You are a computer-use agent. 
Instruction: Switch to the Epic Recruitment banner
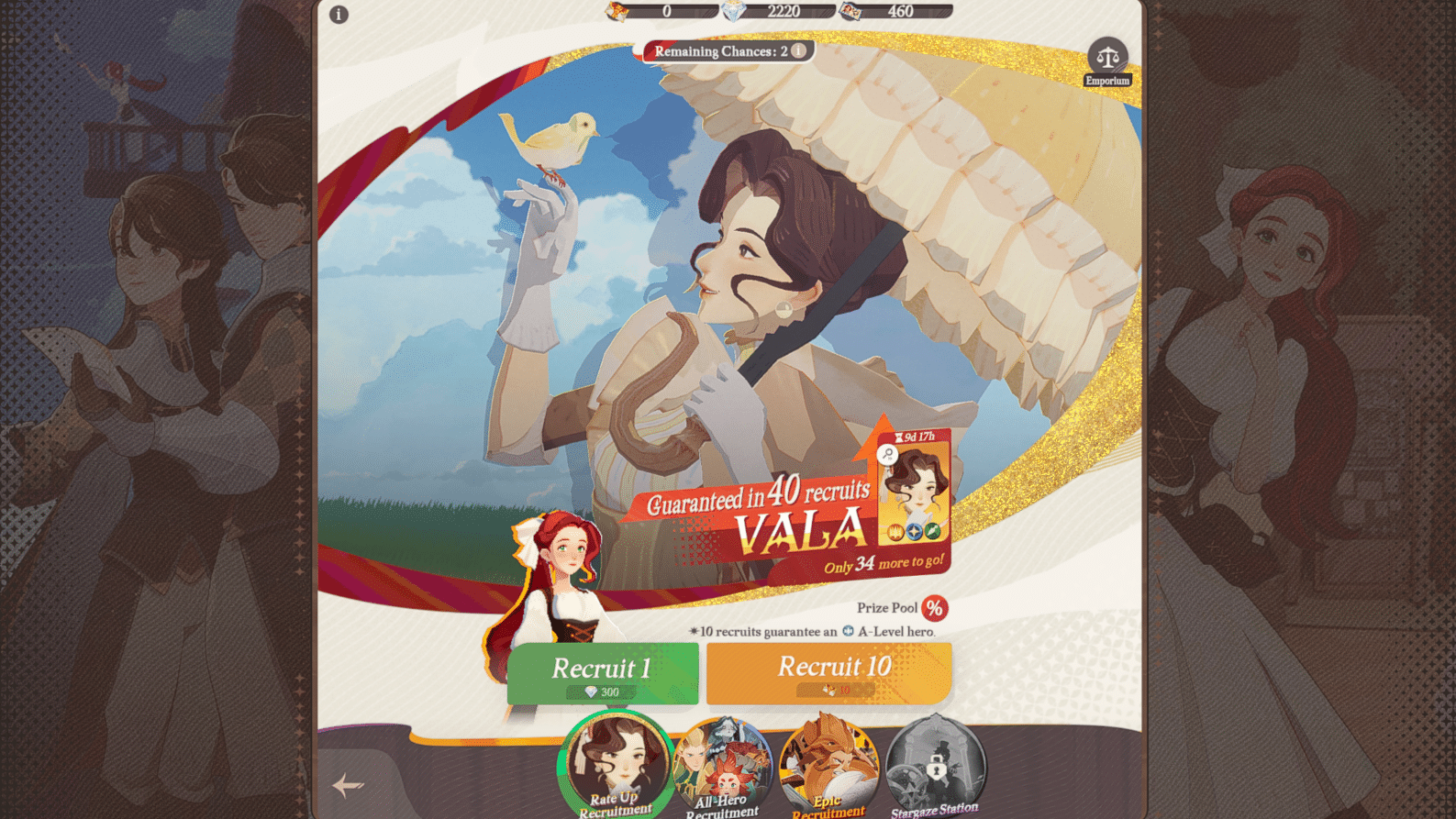[x=827, y=762]
